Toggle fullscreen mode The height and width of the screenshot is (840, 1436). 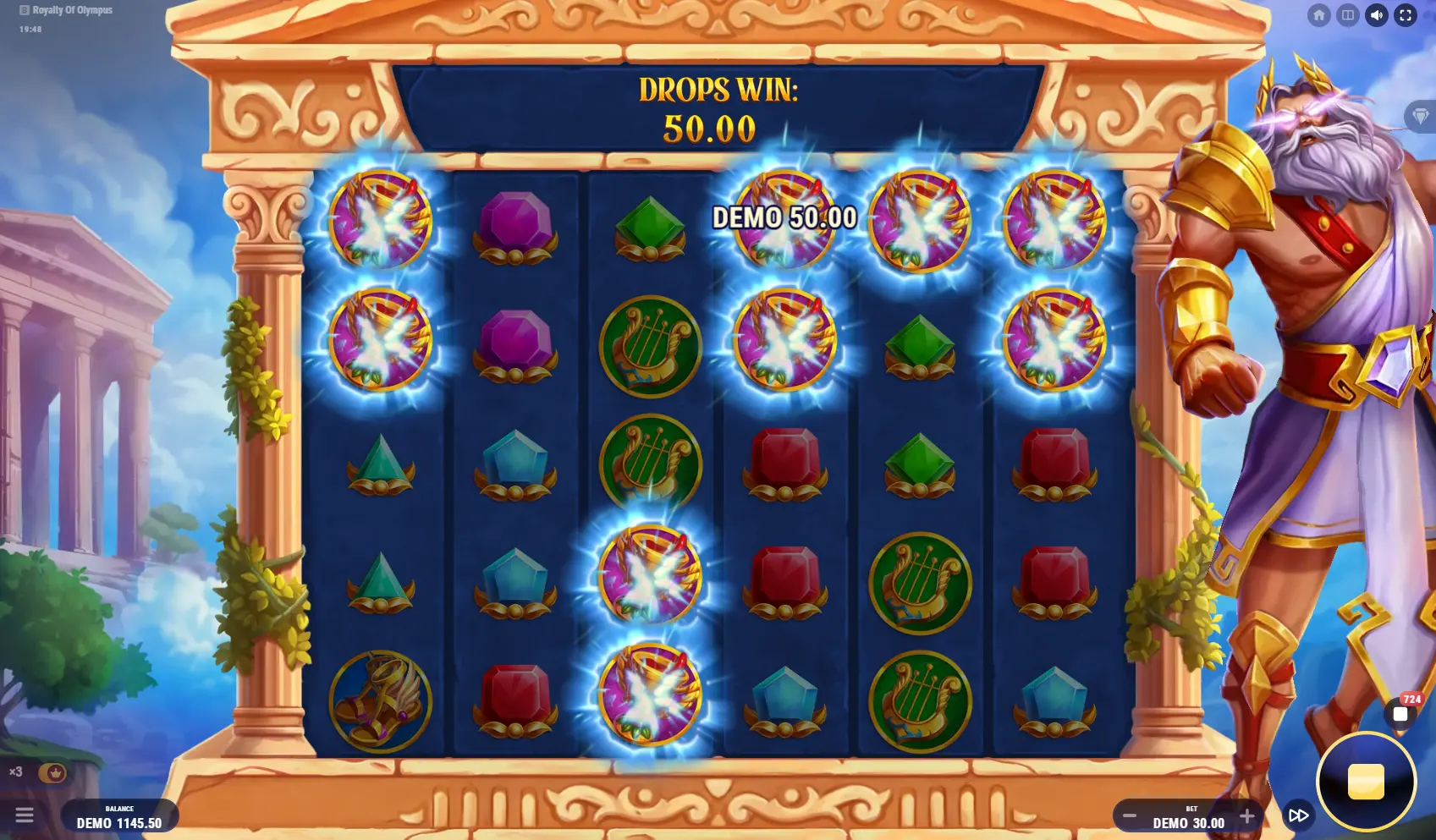pyautogui.click(x=1406, y=14)
